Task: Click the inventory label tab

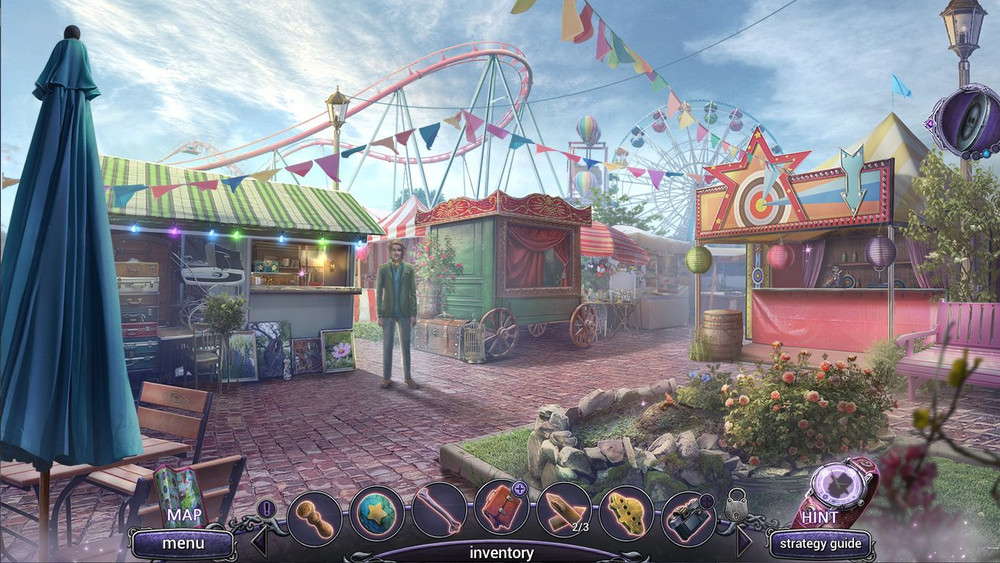Action: point(501,552)
